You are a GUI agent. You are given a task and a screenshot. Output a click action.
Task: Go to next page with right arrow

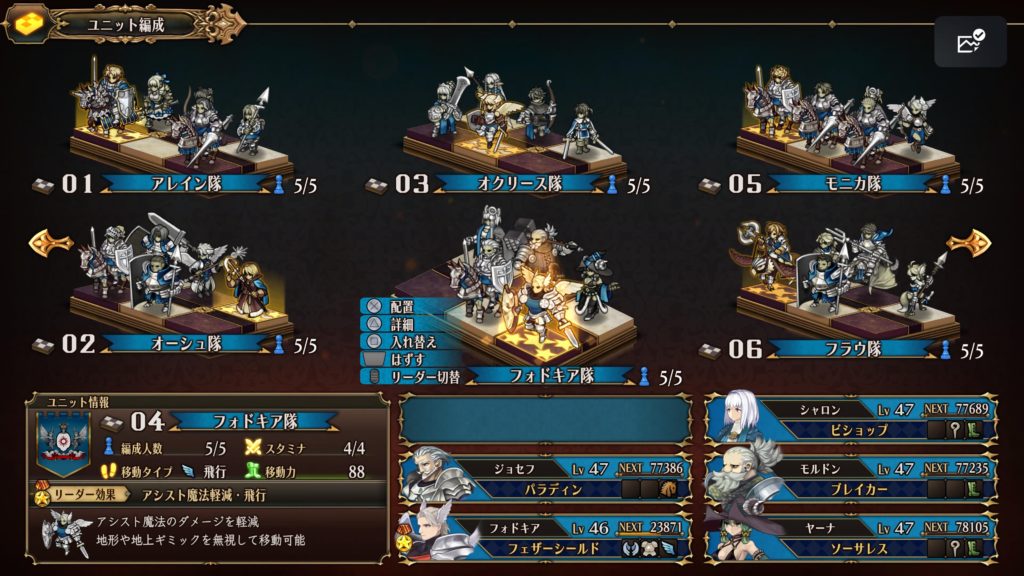968,243
